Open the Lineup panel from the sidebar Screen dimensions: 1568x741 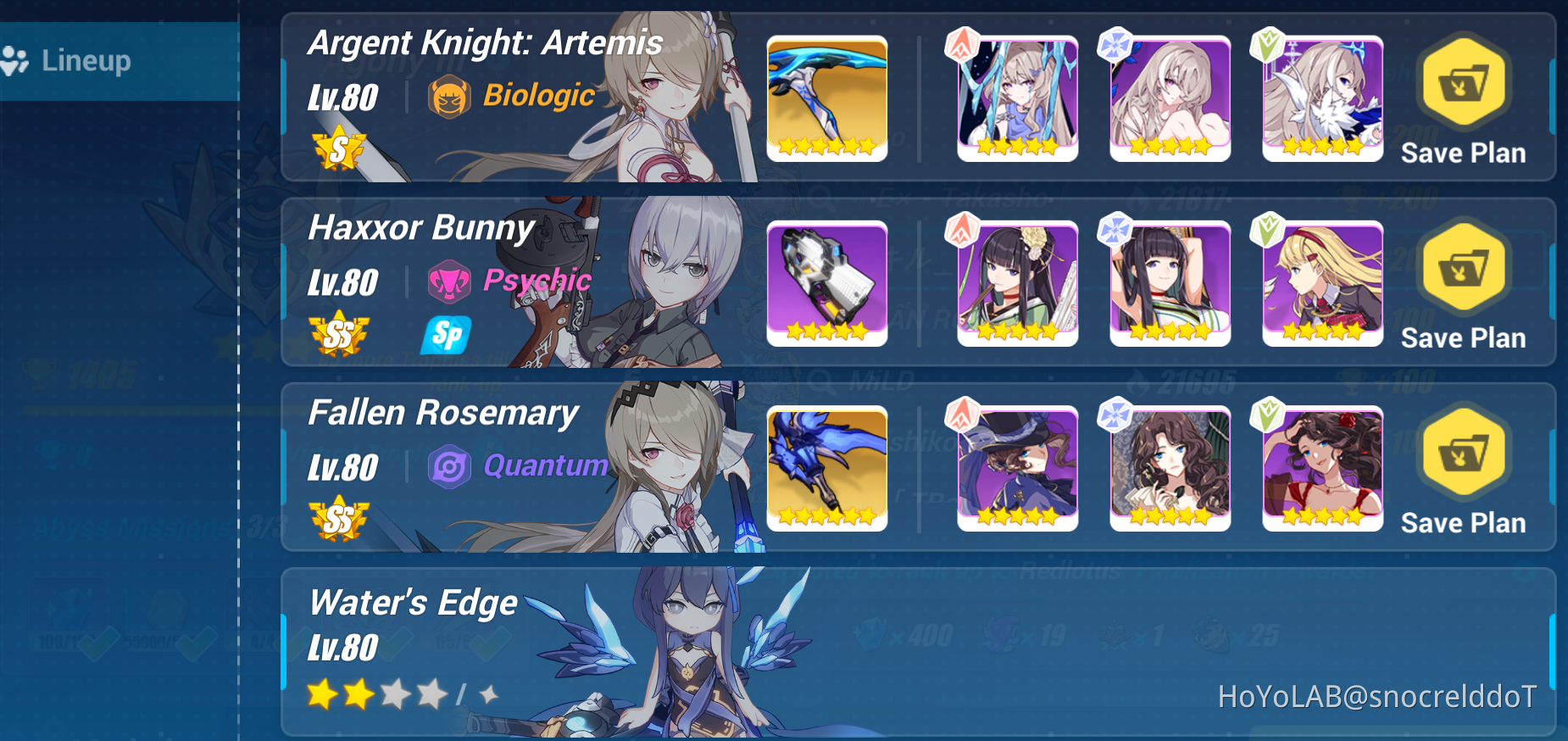click(x=85, y=59)
